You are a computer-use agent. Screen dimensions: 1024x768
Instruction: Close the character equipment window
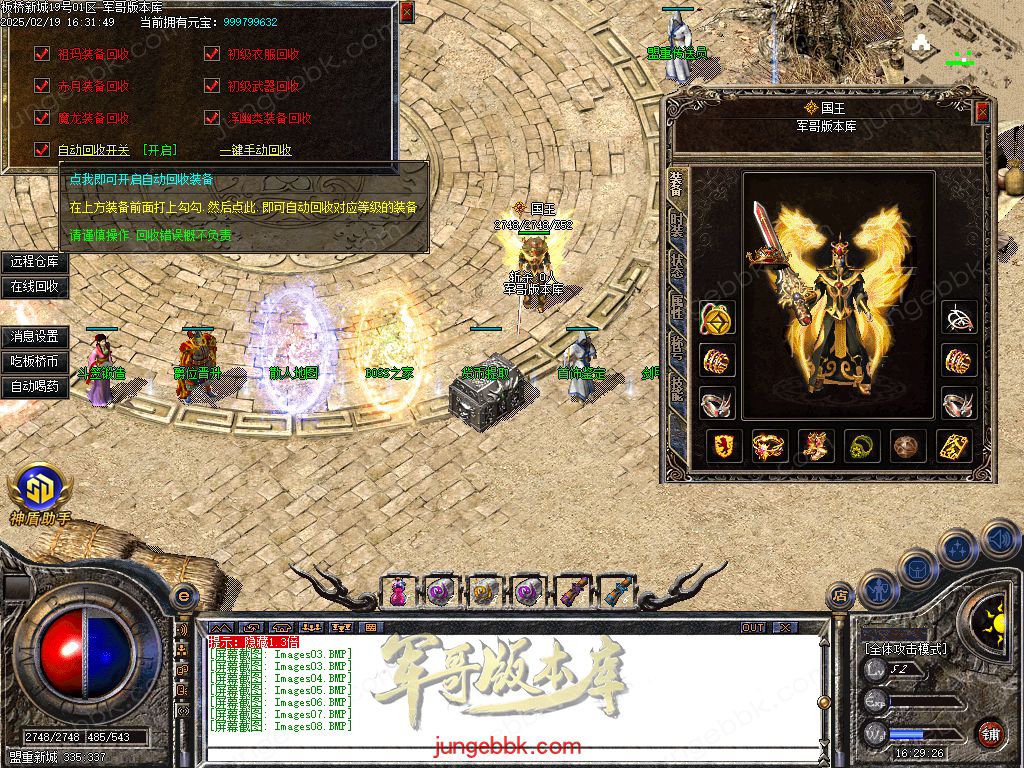(x=982, y=112)
